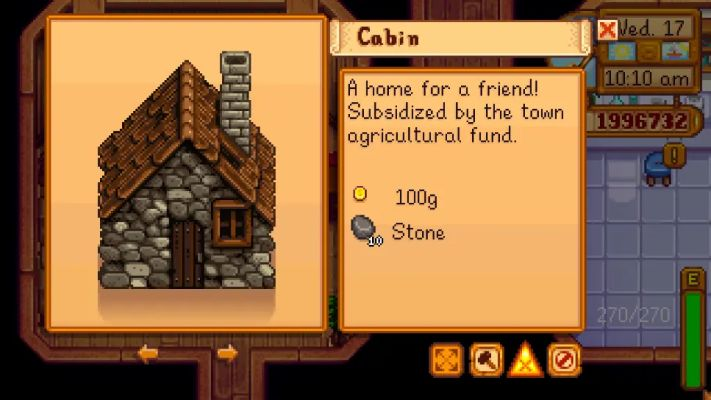Build the Cabin with the hammer button

pos(485,359)
